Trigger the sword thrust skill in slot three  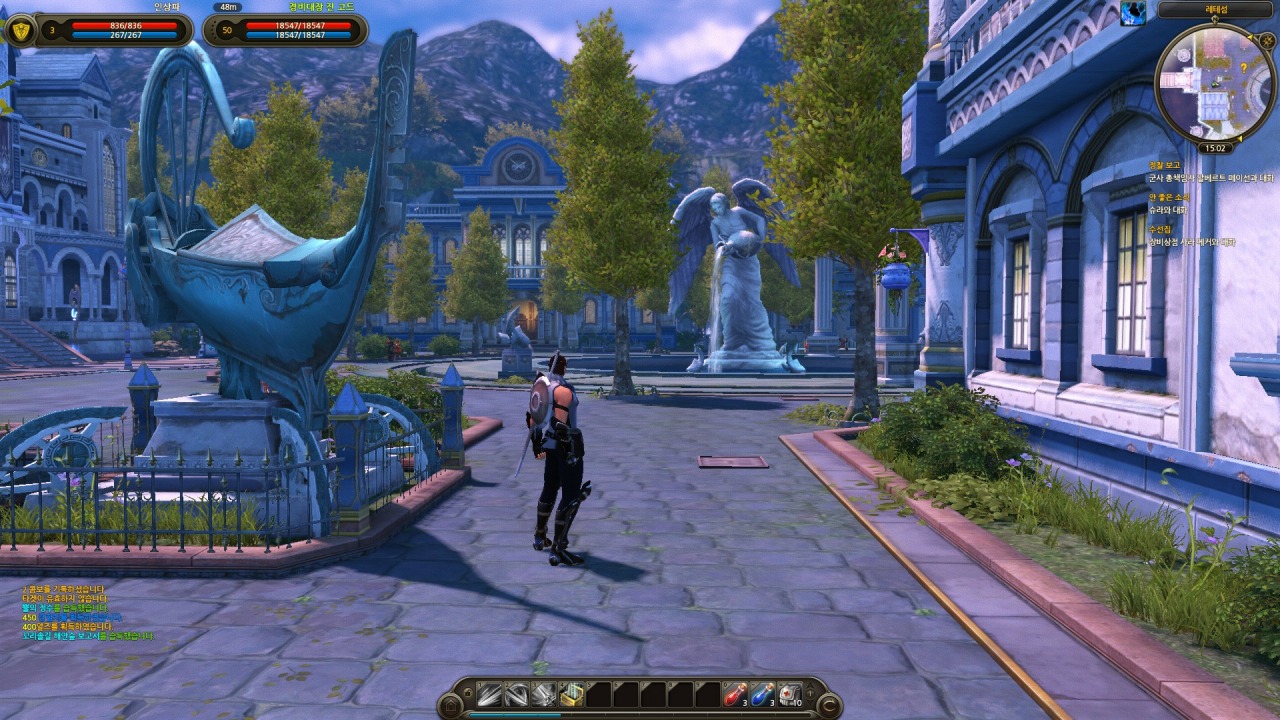click(x=544, y=694)
